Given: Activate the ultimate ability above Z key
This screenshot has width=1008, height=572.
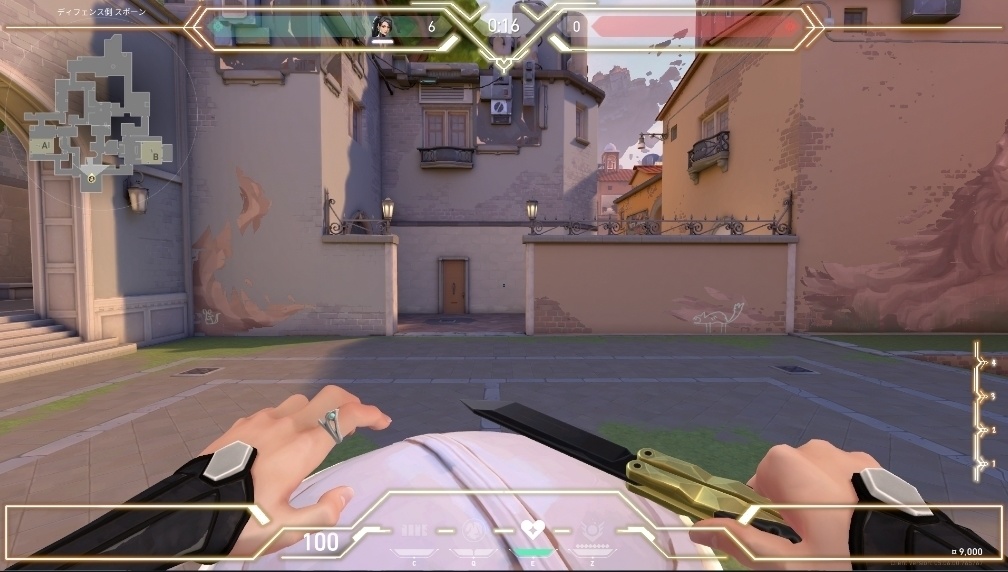Looking at the screenshot, I should coord(592,530).
